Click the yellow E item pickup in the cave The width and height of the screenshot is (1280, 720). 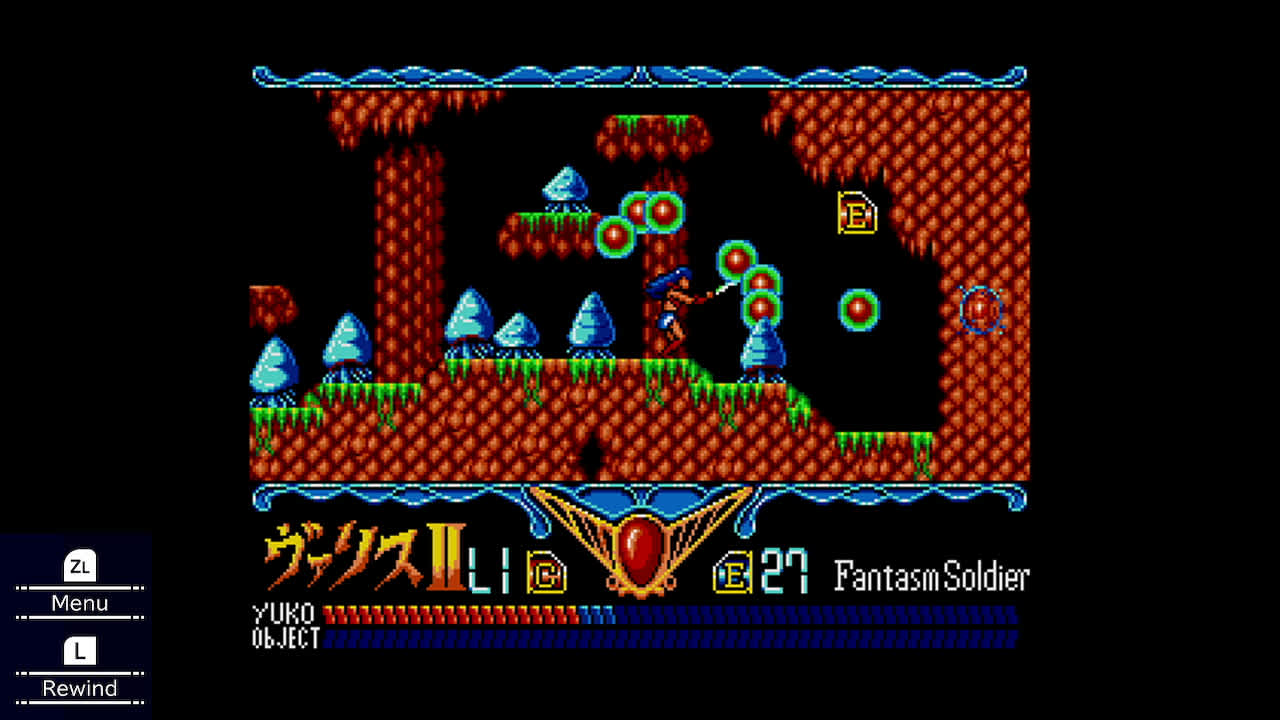pyautogui.click(x=858, y=213)
